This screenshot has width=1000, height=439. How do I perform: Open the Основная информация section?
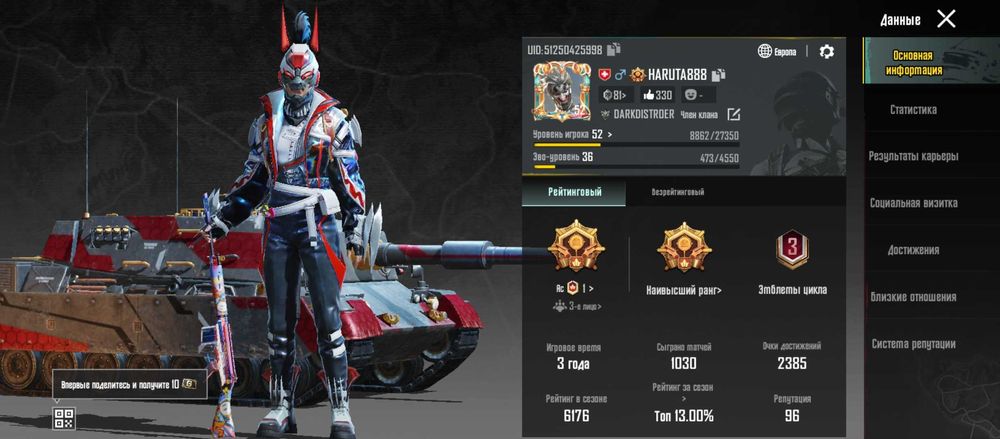click(913, 63)
